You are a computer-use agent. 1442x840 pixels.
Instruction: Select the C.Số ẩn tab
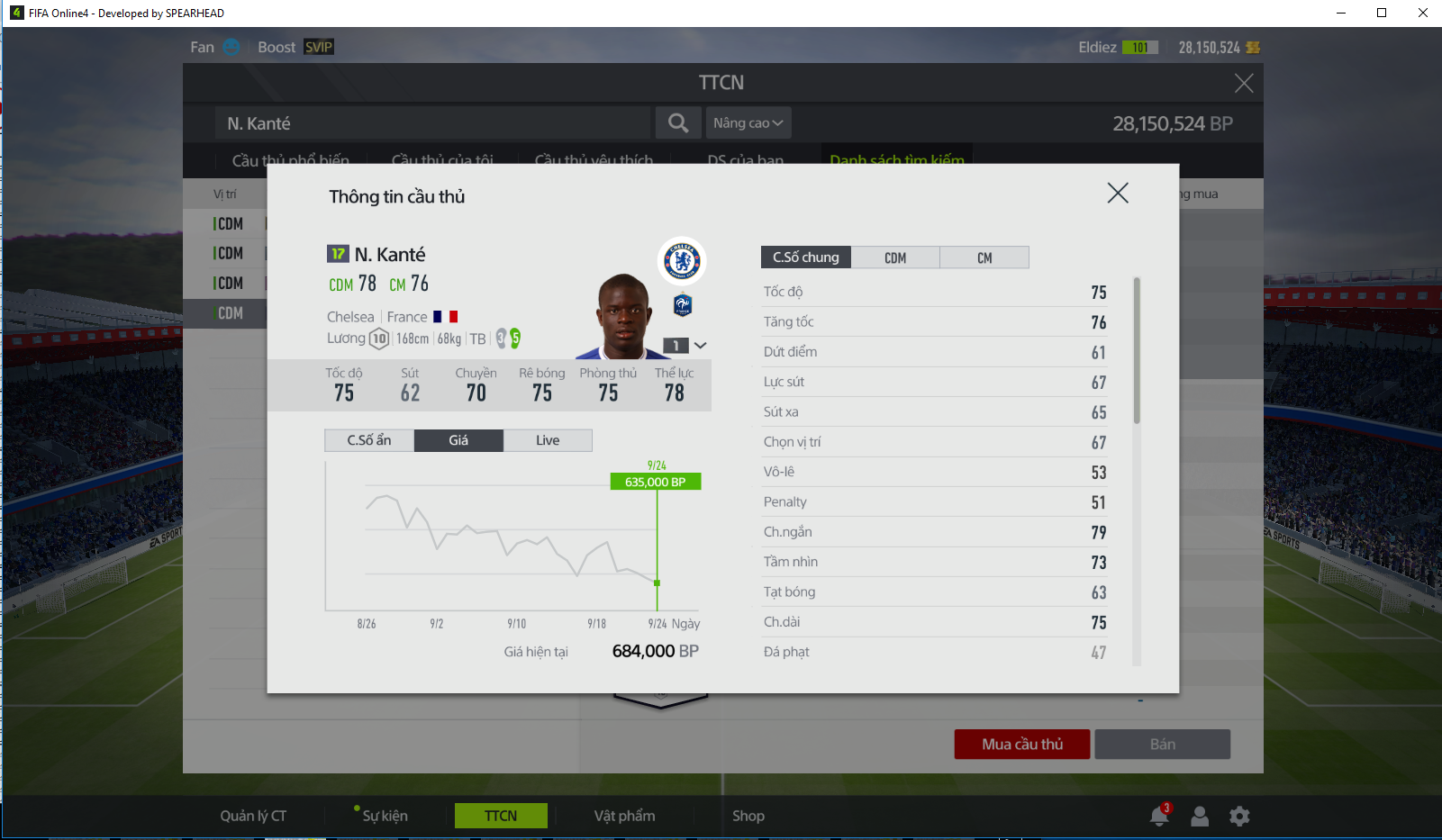tap(369, 440)
